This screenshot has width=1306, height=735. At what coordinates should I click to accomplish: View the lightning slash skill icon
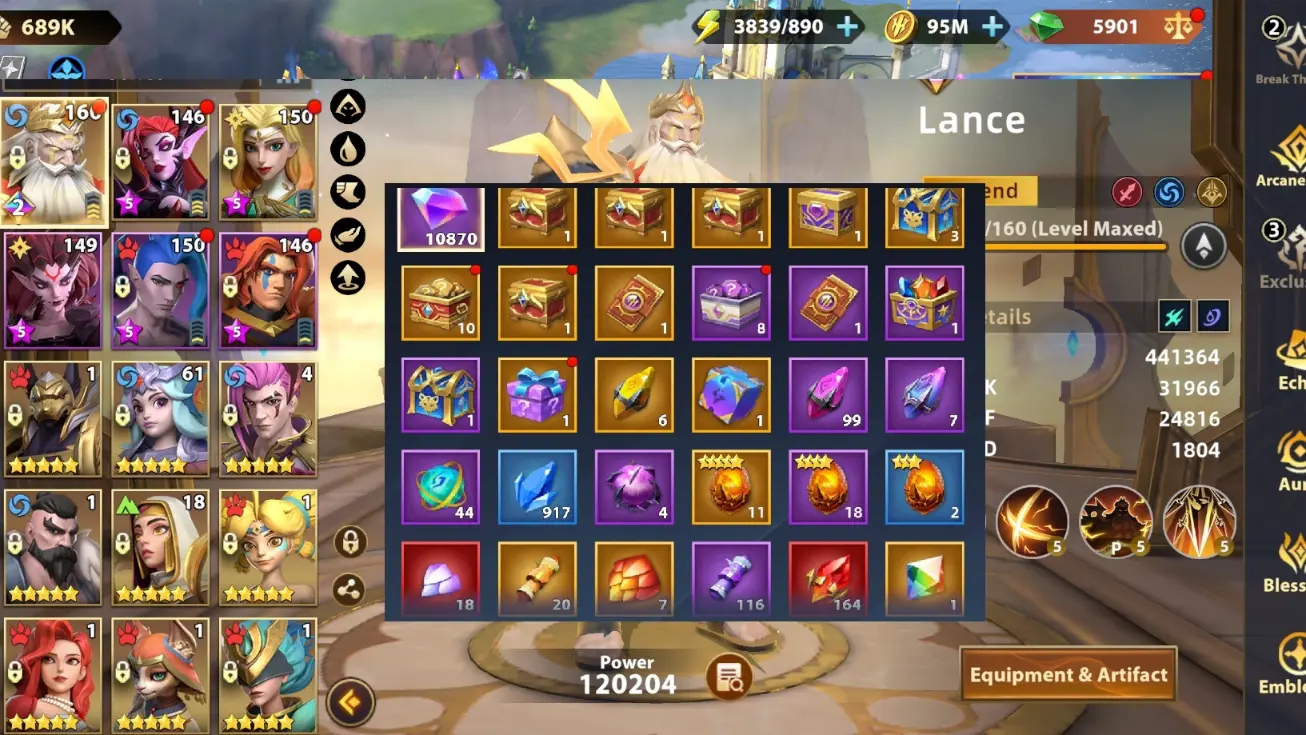[x=1031, y=521]
